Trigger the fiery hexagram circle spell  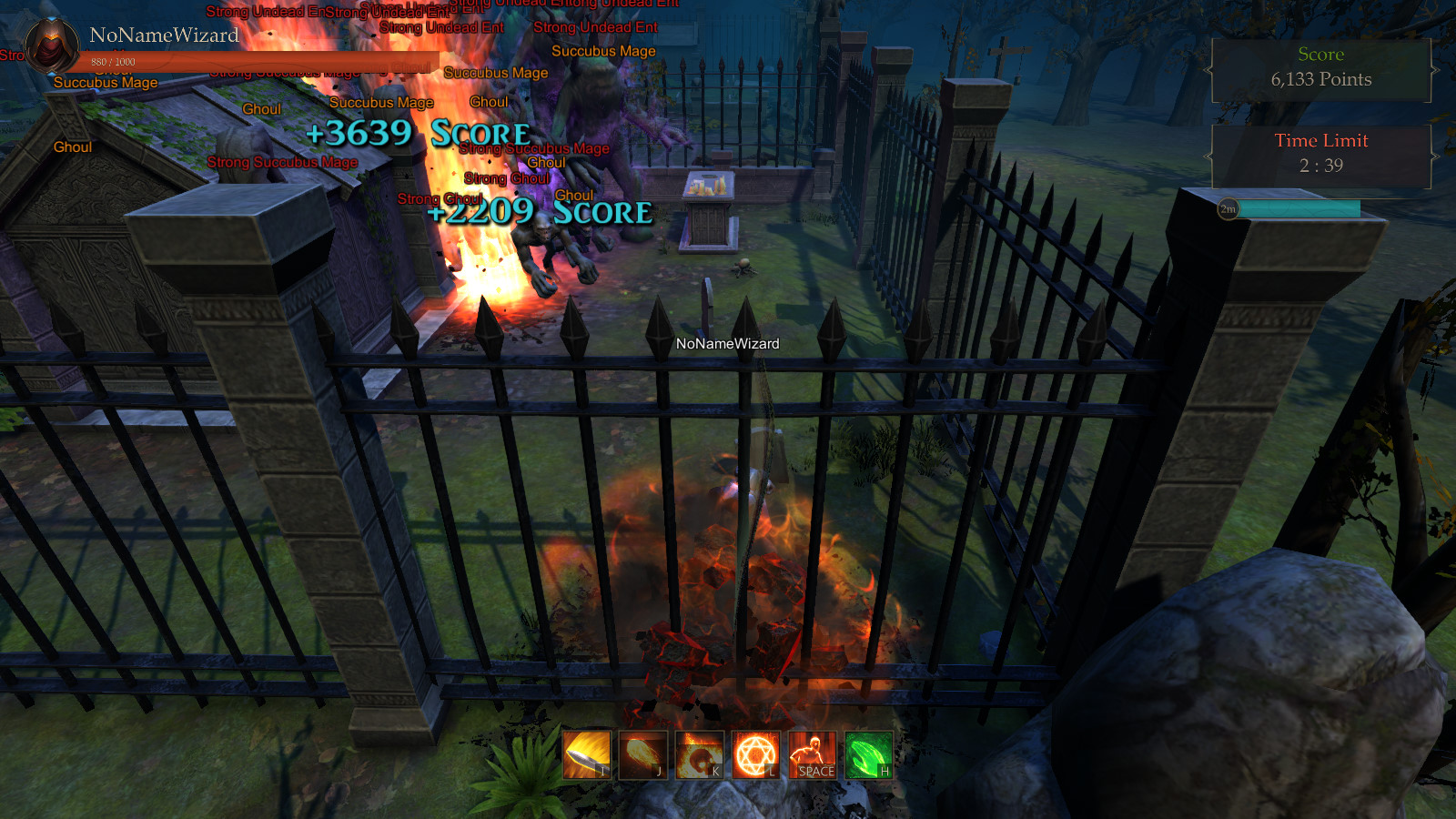pos(755,754)
